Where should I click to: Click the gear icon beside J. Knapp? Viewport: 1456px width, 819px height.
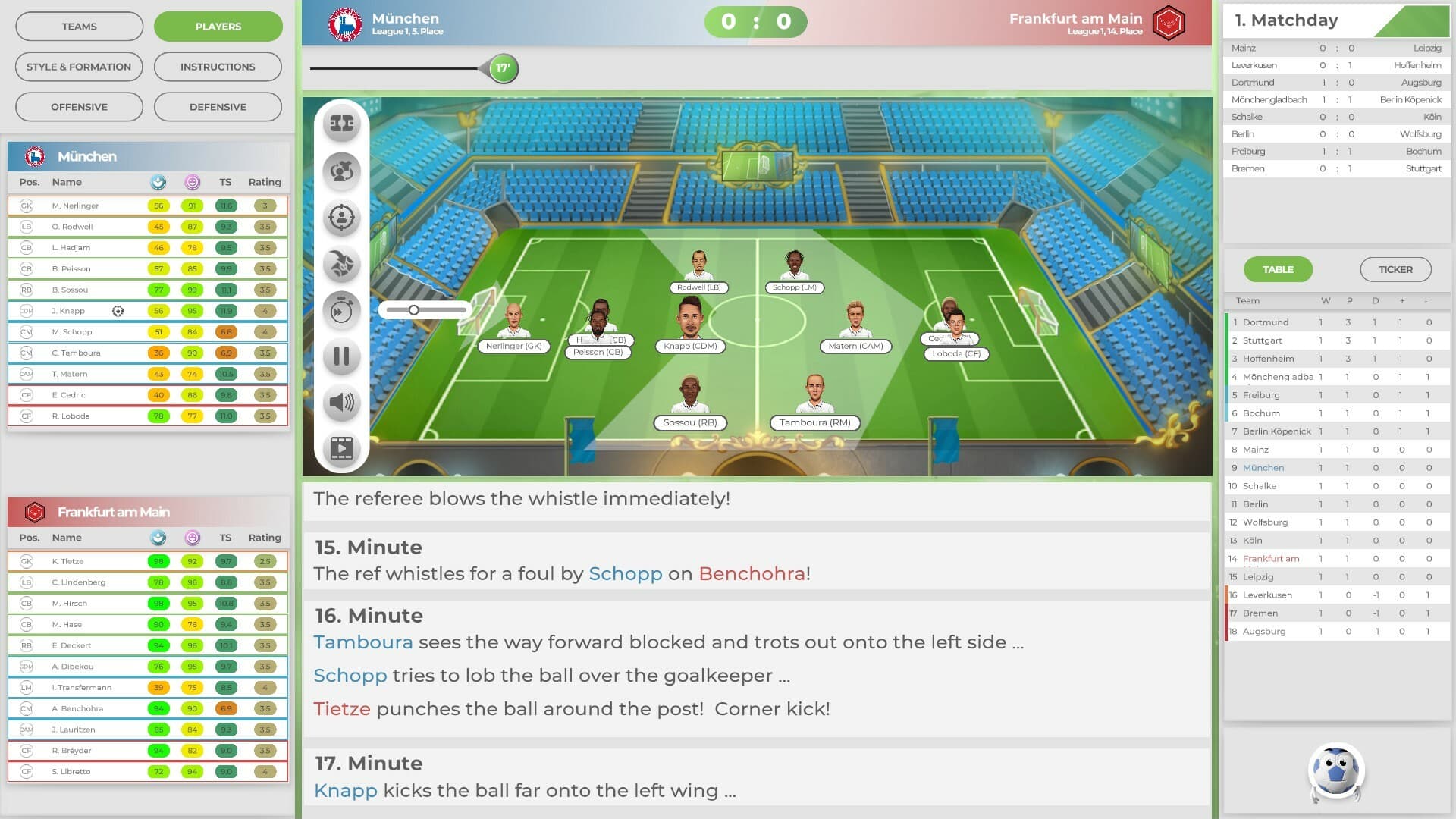pyautogui.click(x=118, y=311)
